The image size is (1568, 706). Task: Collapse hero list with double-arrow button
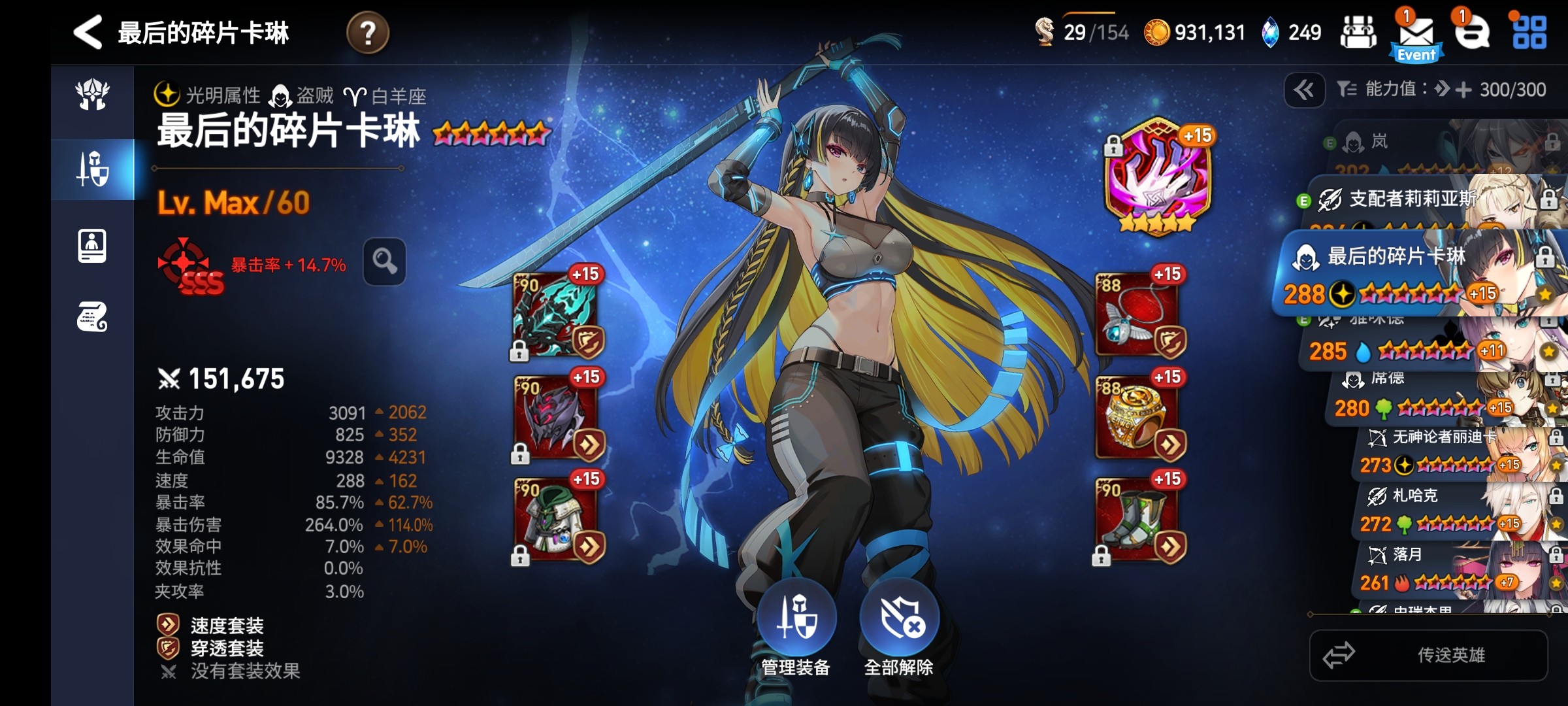pyautogui.click(x=1304, y=90)
